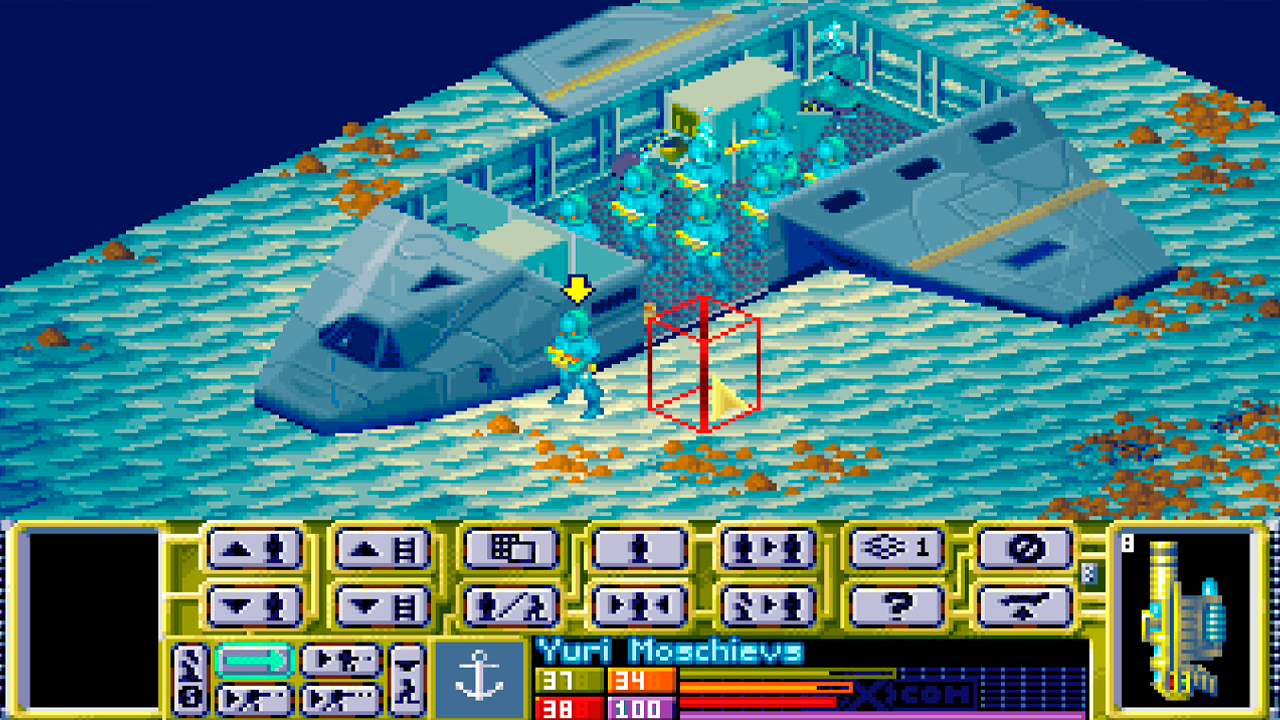Move the unit up a level

point(253,549)
